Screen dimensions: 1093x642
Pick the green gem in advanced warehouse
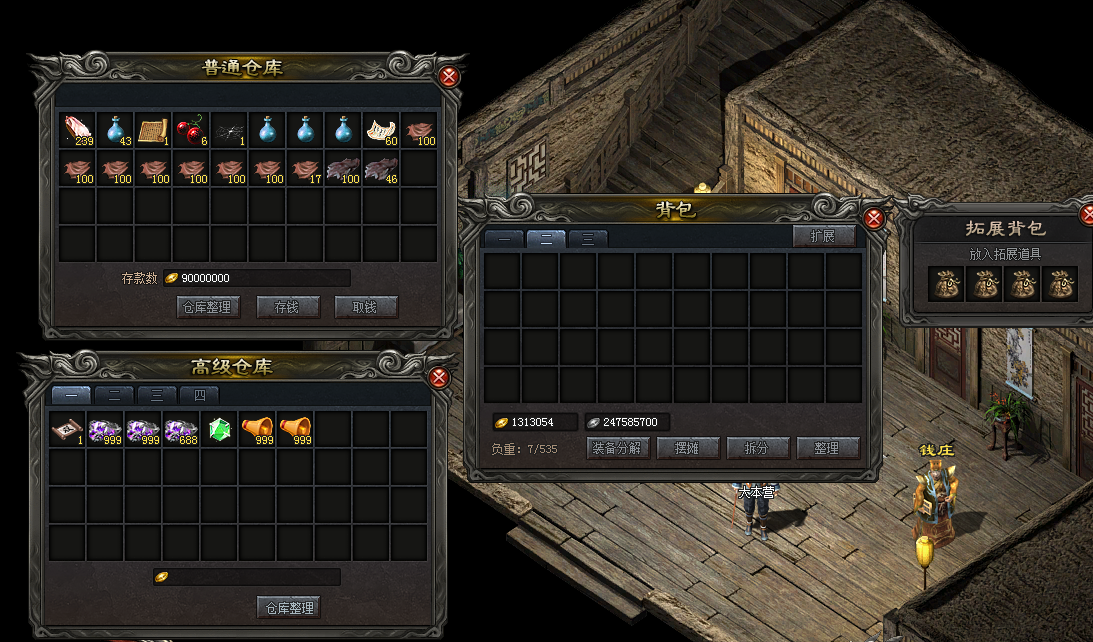click(219, 430)
